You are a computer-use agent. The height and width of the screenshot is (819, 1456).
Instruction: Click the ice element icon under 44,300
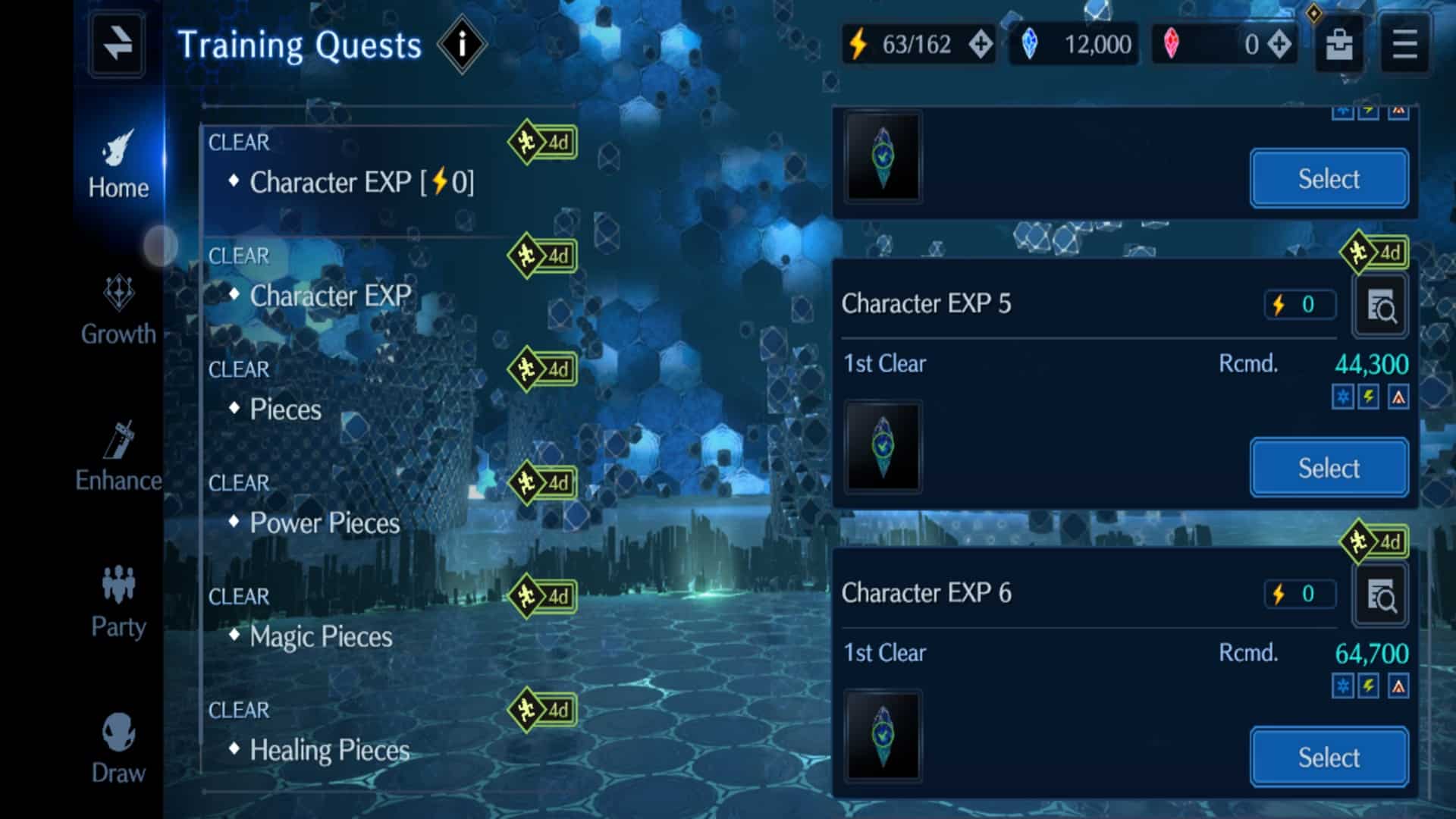[x=1342, y=397]
